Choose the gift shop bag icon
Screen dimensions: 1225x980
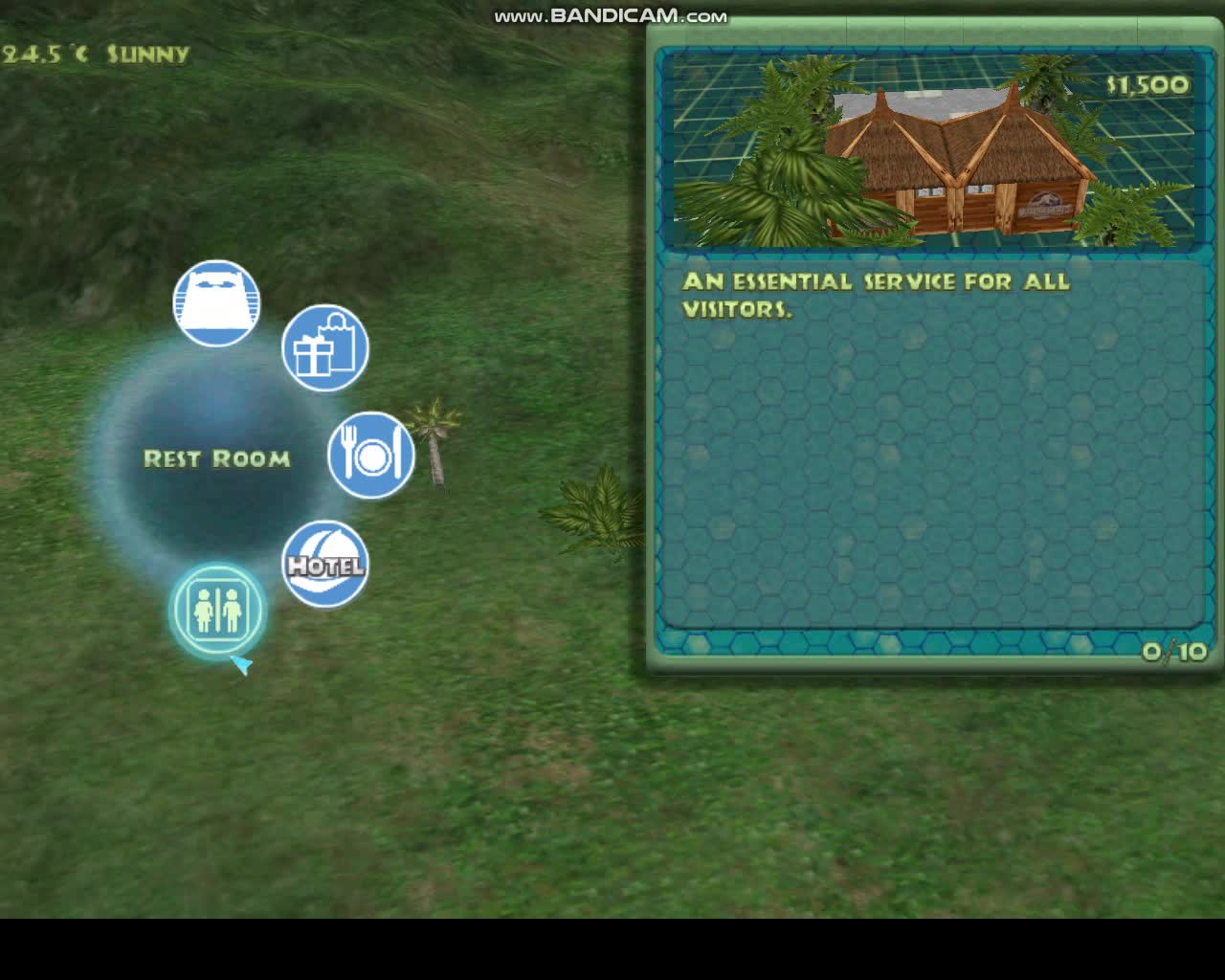tap(327, 347)
